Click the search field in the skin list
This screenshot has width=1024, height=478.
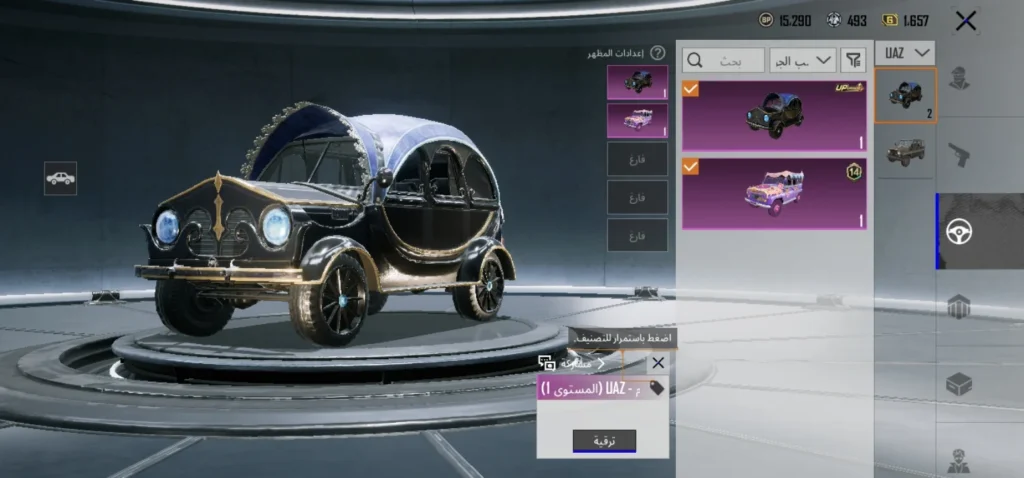pos(724,61)
